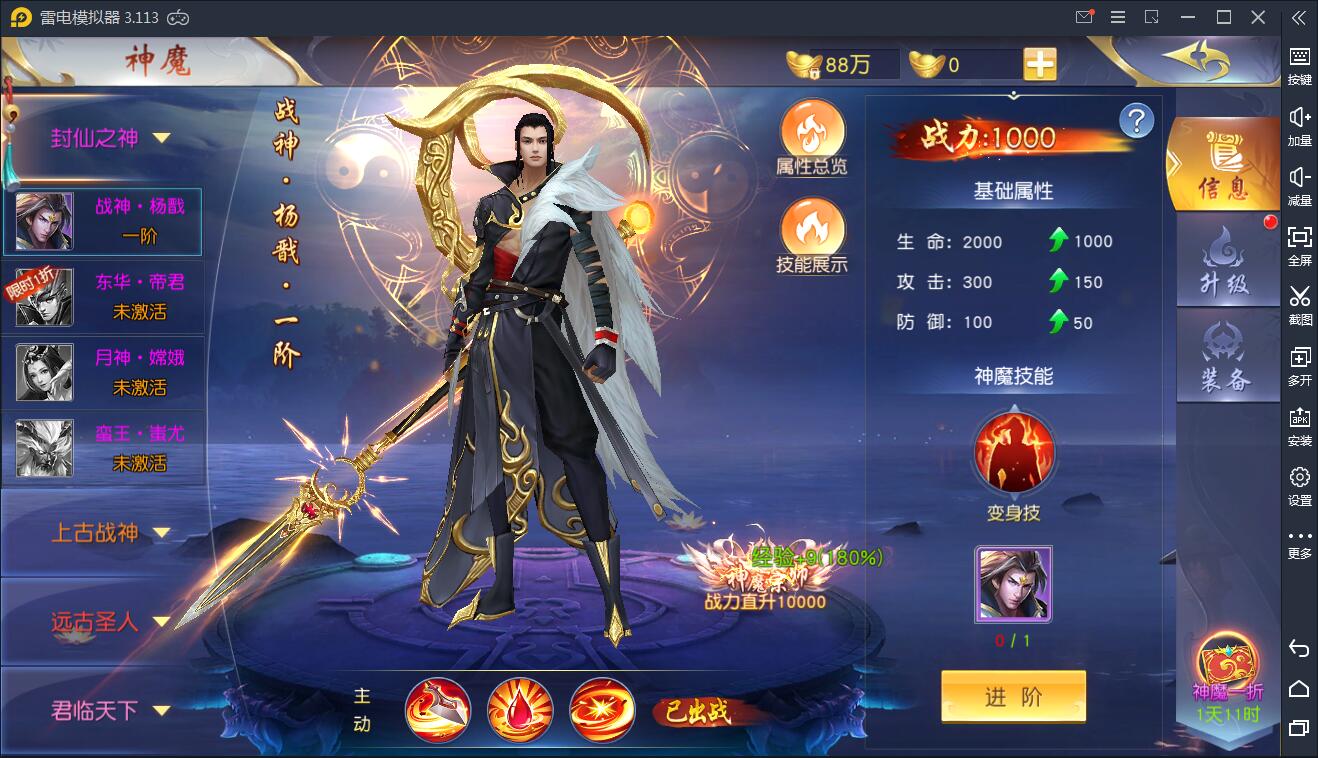Image resolution: width=1318 pixels, height=758 pixels.
Task: Take a screenshot with the 截图 tool
Action: pyautogui.click(x=1299, y=300)
